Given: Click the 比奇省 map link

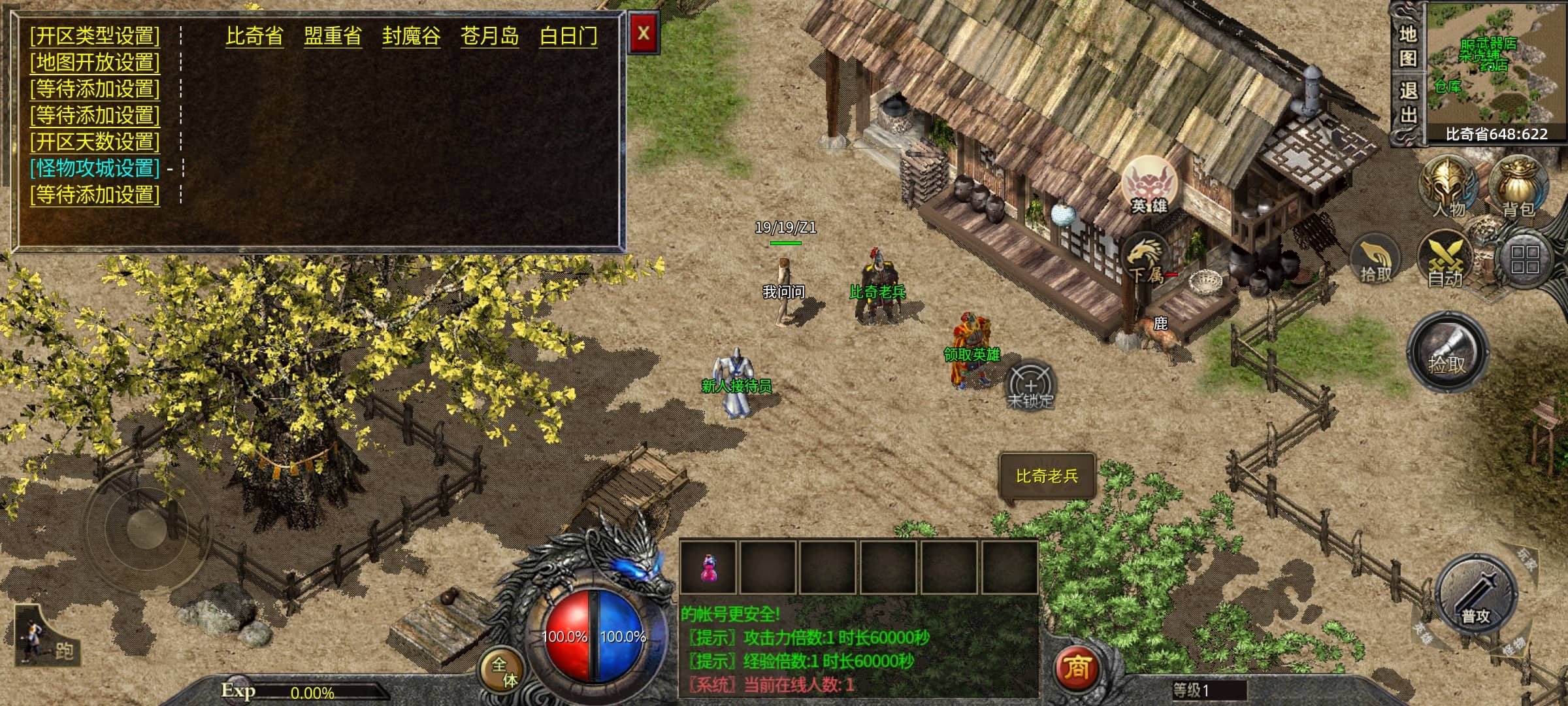Looking at the screenshot, I should [254, 36].
